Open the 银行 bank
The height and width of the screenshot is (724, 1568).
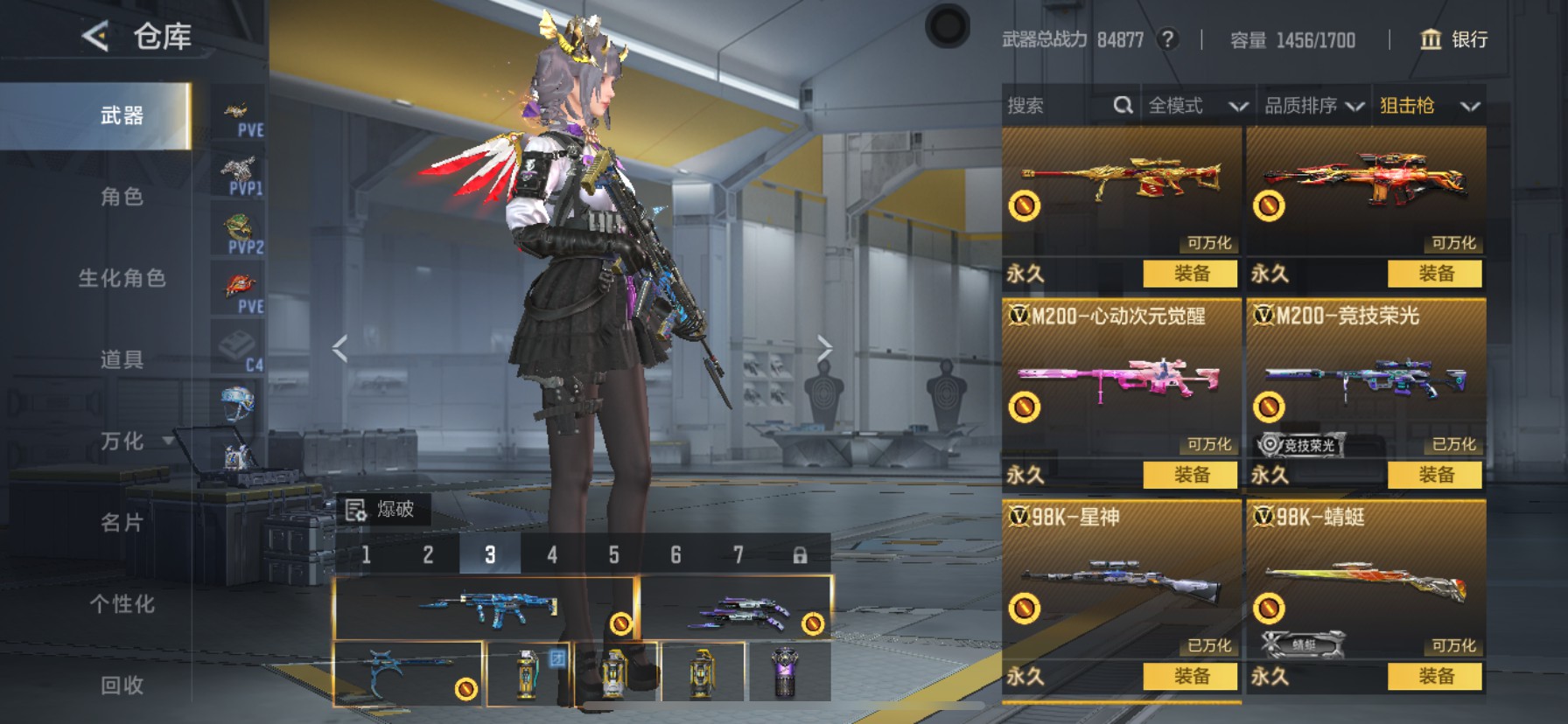(x=1453, y=39)
